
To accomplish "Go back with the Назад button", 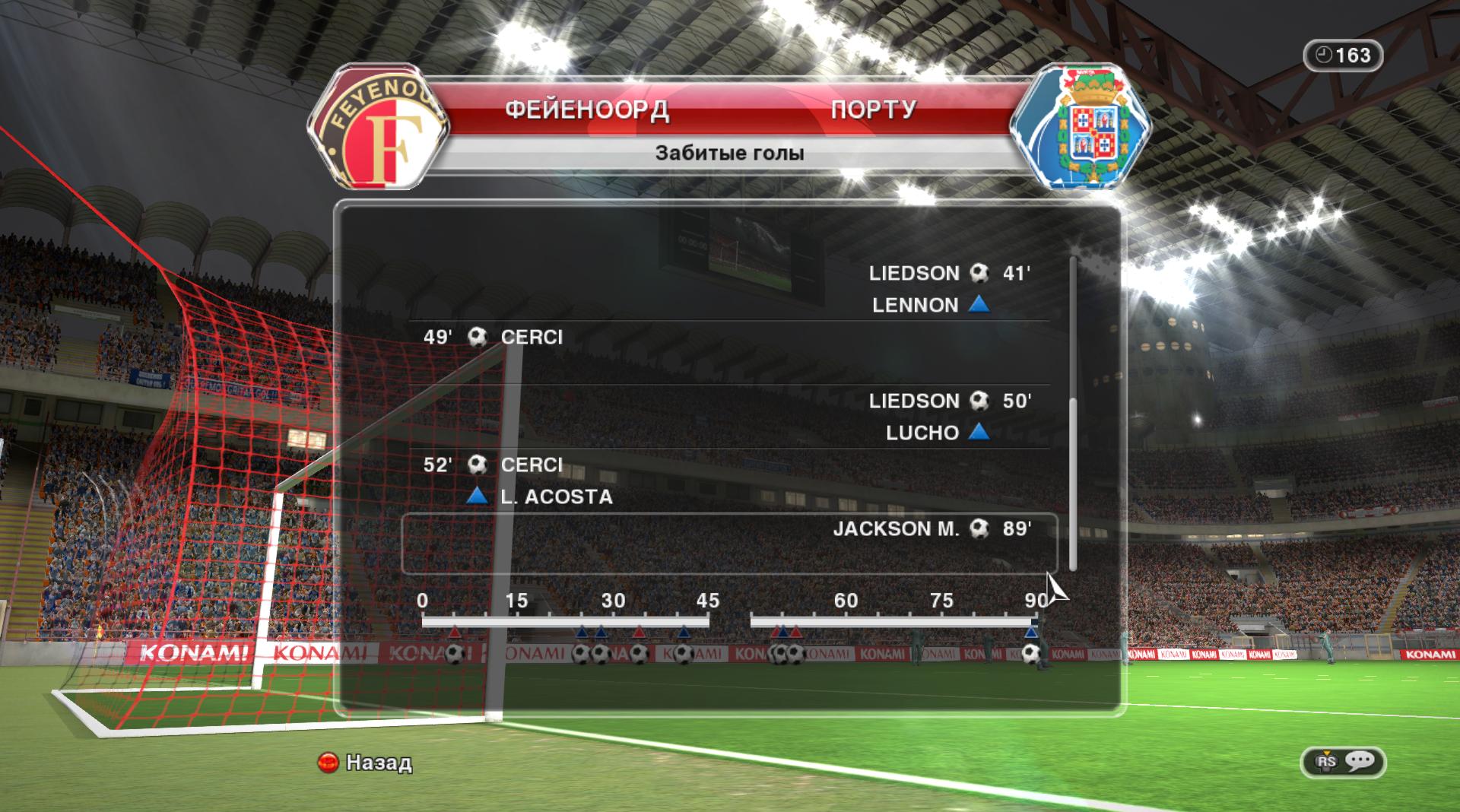I will [x=365, y=763].
